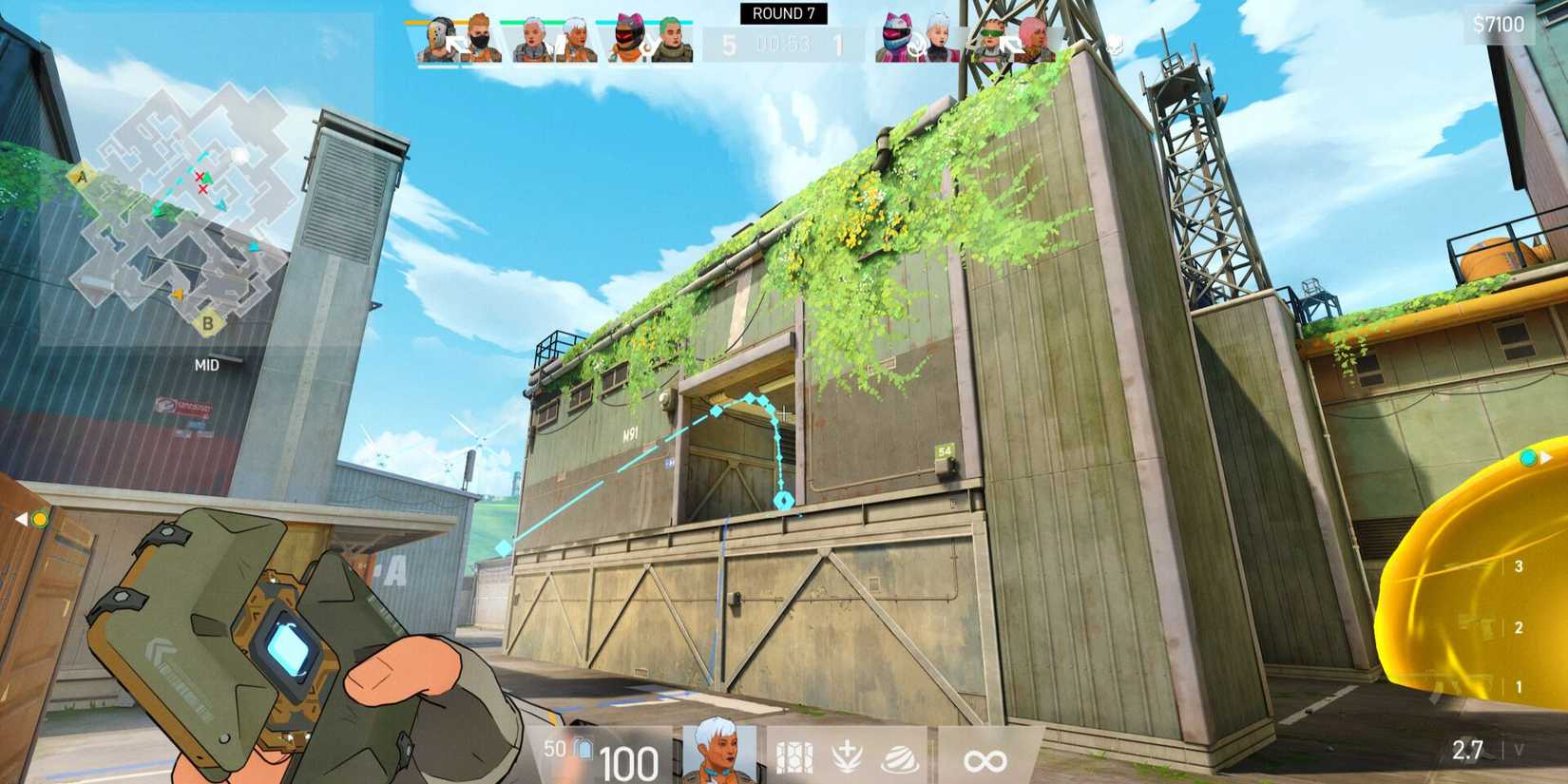Click the healing cross ability icon
Image resolution: width=1568 pixels, height=784 pixels.
846,755
